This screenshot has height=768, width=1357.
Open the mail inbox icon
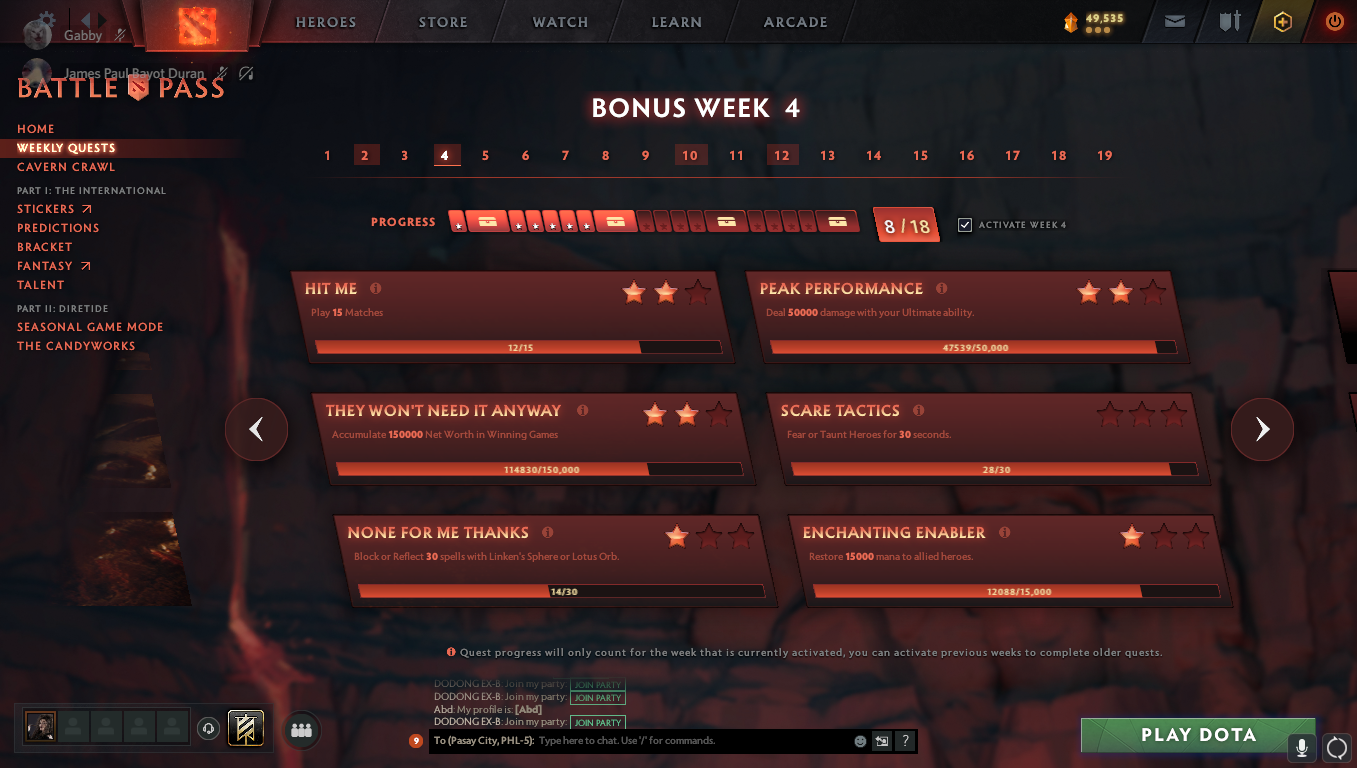point(1174,21)
